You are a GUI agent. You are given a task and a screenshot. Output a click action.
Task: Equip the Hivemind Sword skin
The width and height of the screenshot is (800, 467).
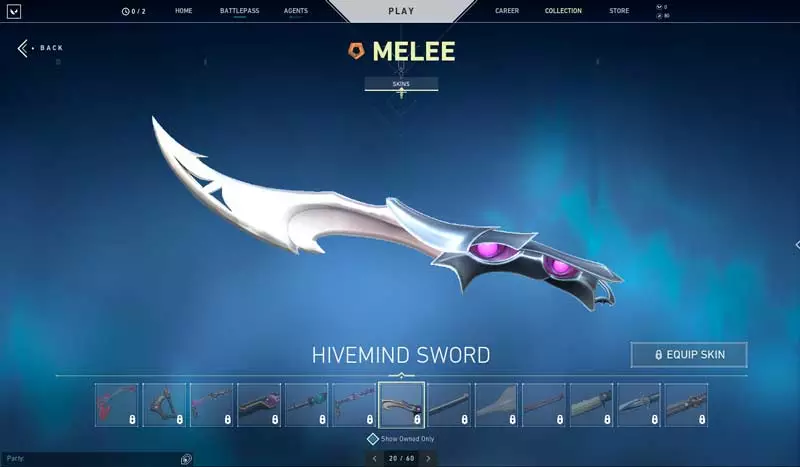click(689, 354)
